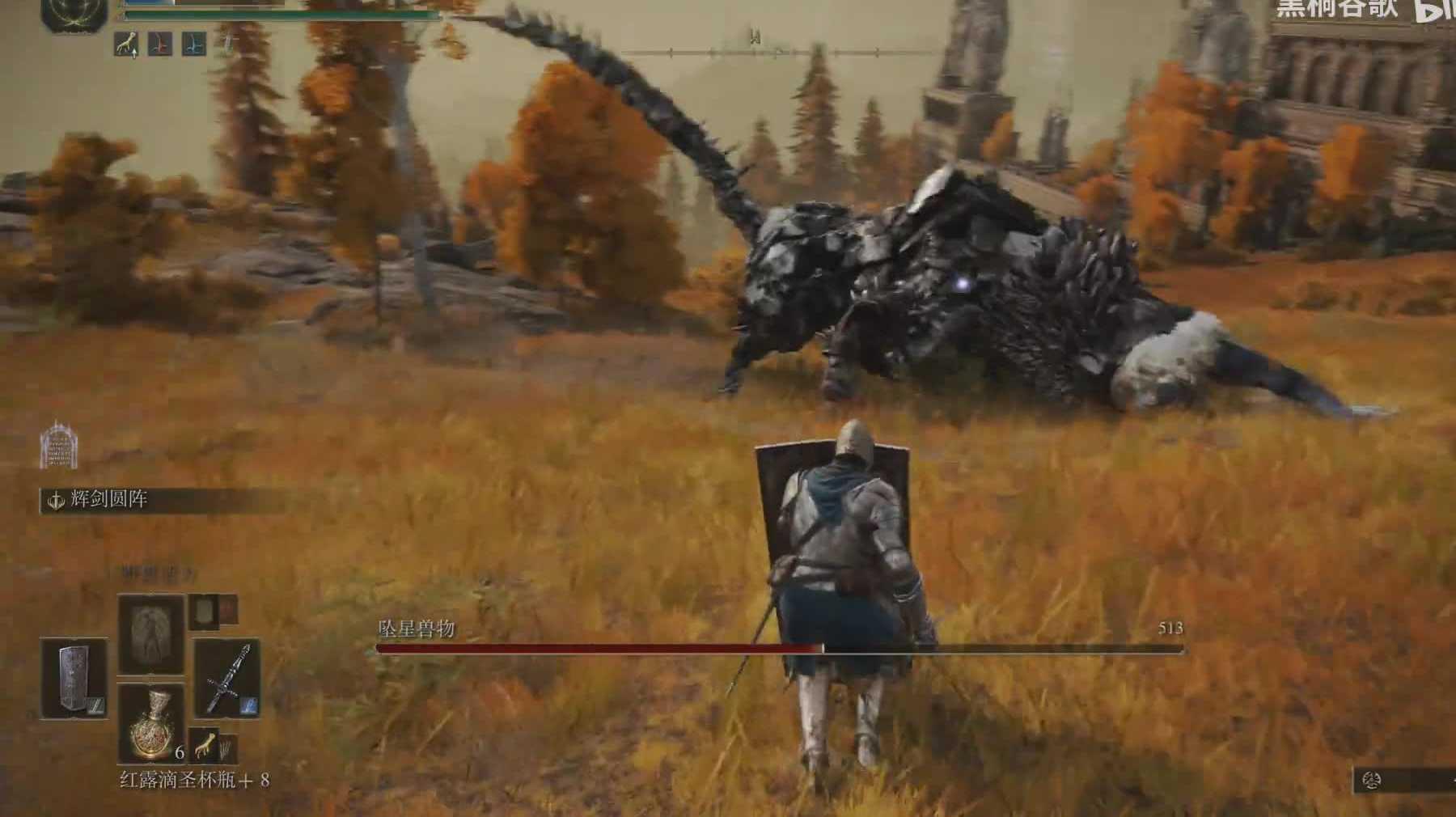Select the blue crossed-tree status icon
The image size is (1456, 817).
[x=193, y=44]
